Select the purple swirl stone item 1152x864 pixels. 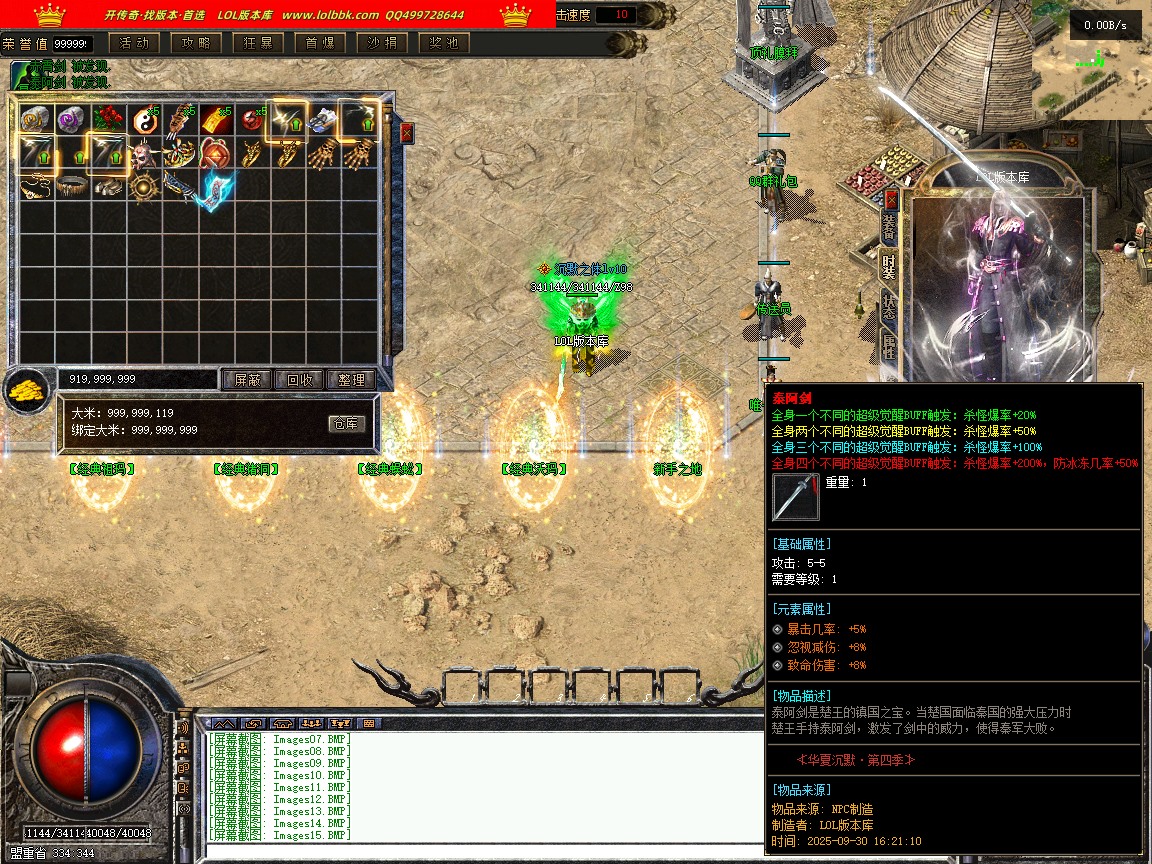(71, 119)
